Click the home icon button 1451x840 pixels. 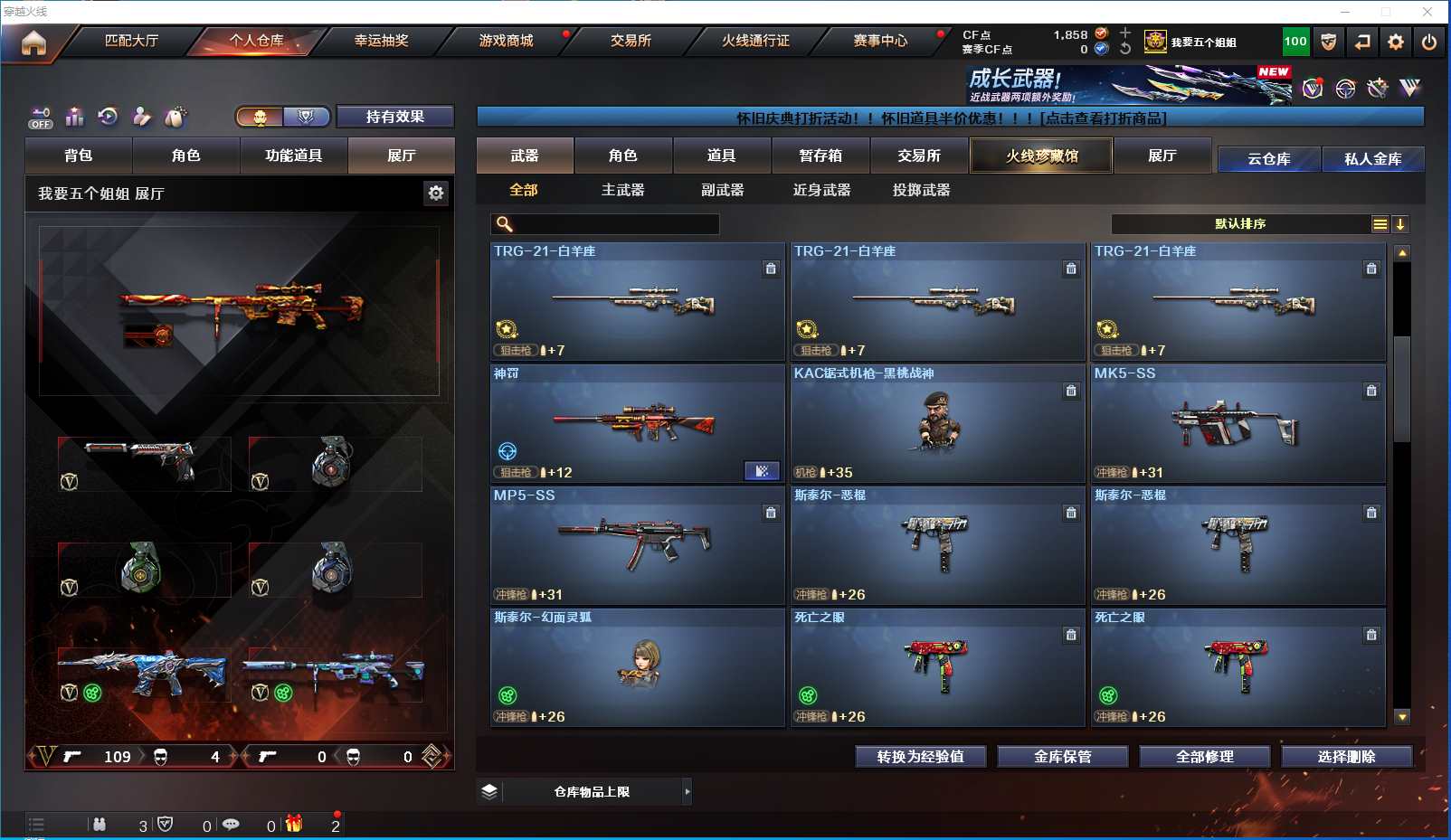(x=33, y=42)
